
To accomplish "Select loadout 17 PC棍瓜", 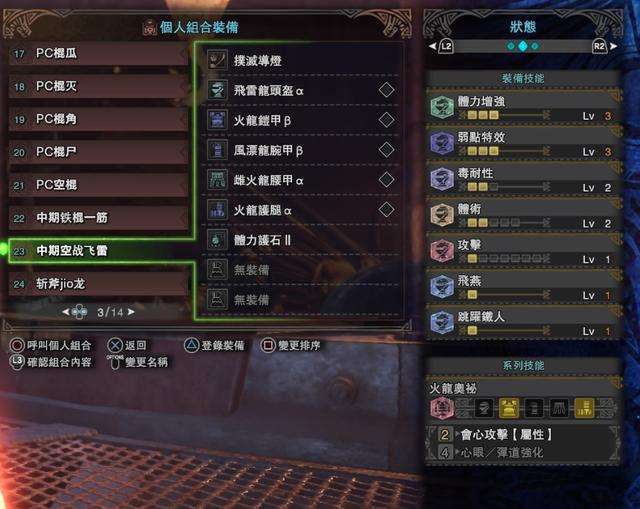I will tap(100, 52).
